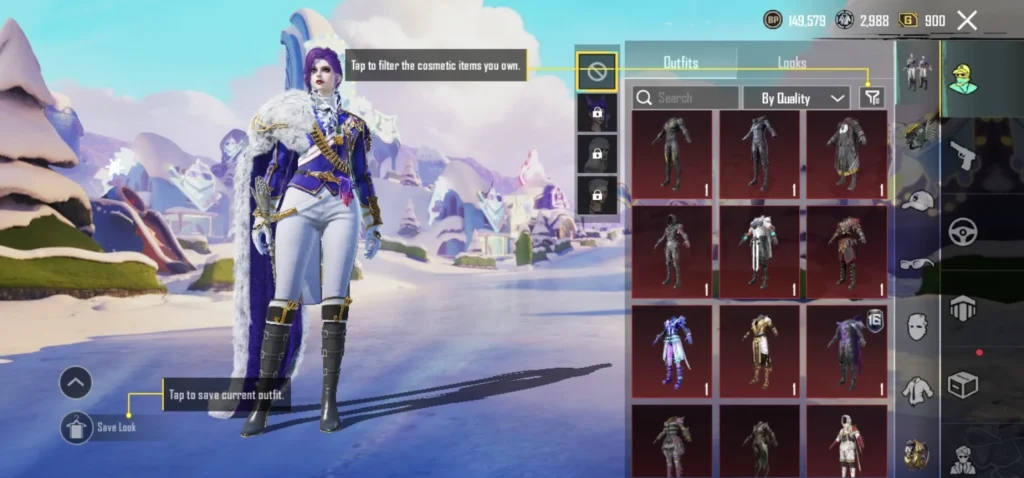Screen dimensions: 1024x478
Task: Close the wardrobe screen with the X
Action: click(966, 20)
